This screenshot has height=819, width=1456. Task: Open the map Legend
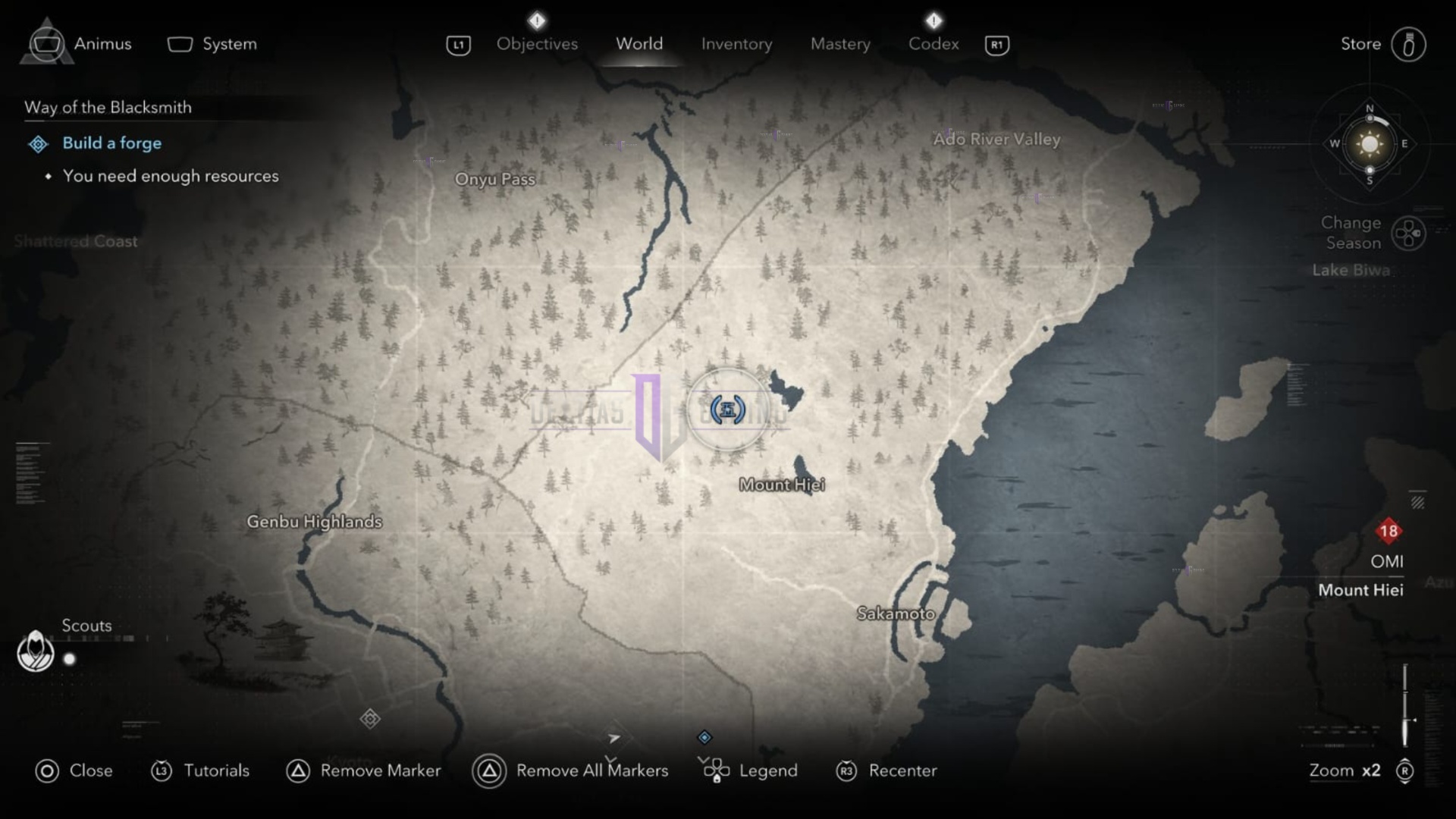pos(767,770)
